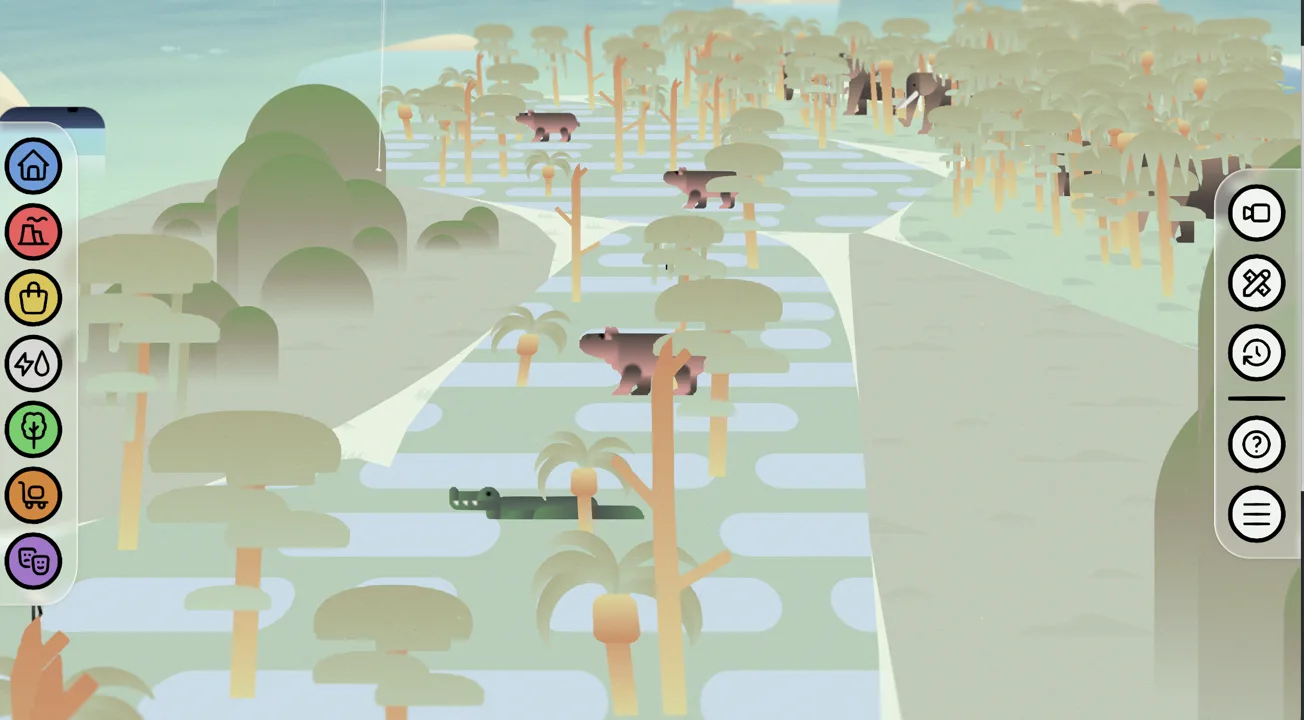Open the action history clock icon
This screenshot has width=1304, height=720.
(1256, 352)
